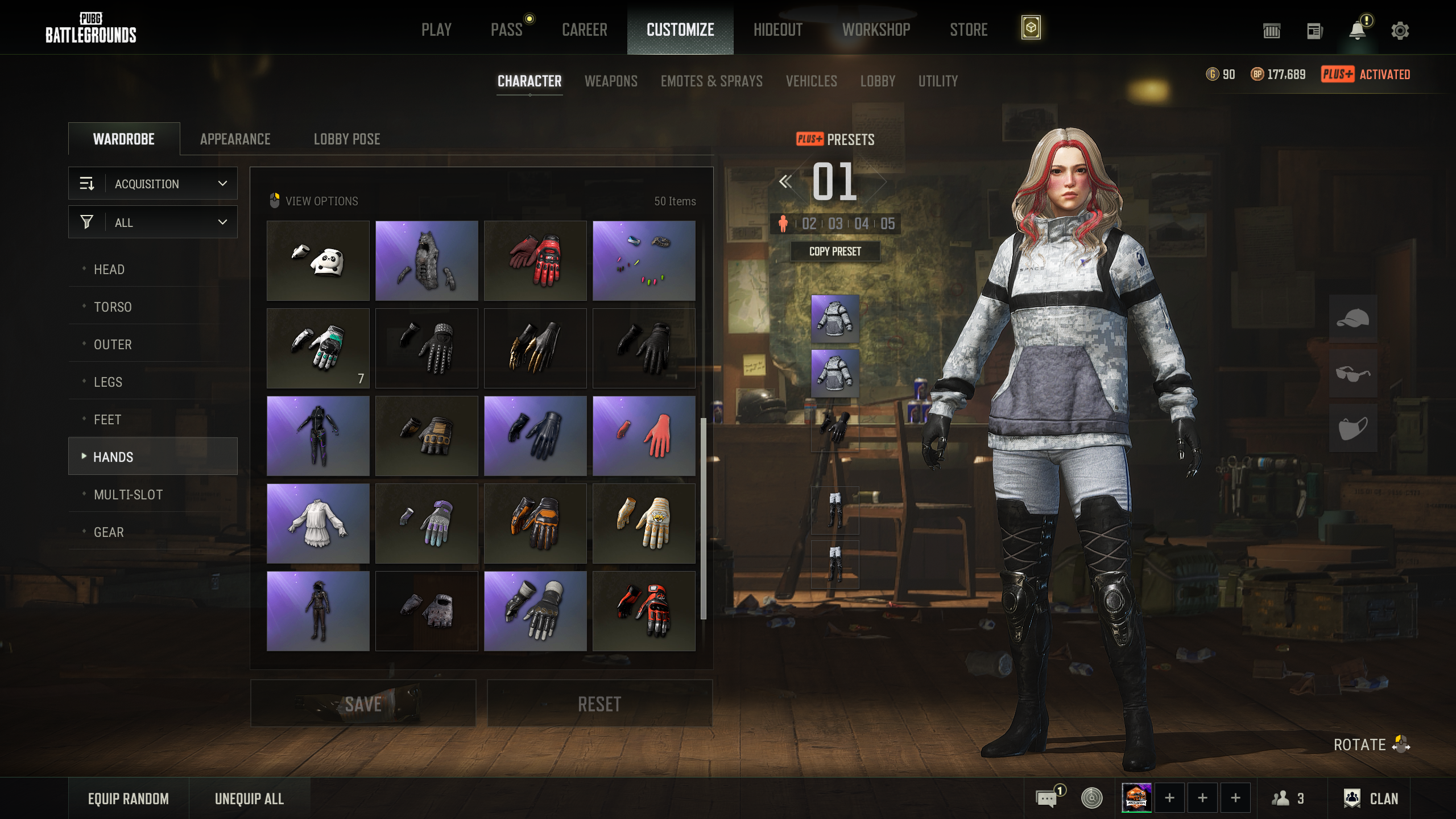Pick the black gloves with gold claws

click(x=535, y=349)
